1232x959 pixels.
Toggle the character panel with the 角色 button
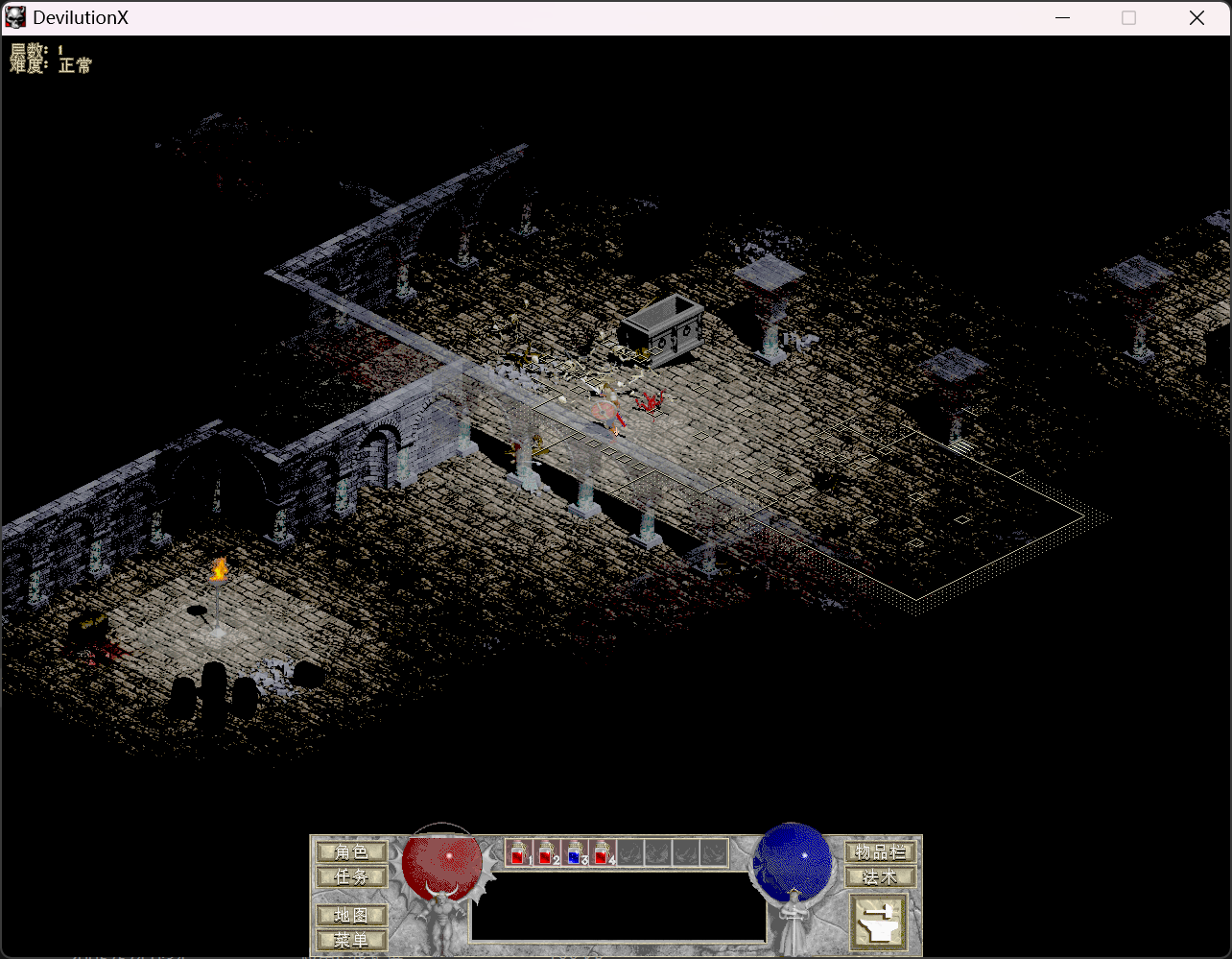click(x=351, y=851)
